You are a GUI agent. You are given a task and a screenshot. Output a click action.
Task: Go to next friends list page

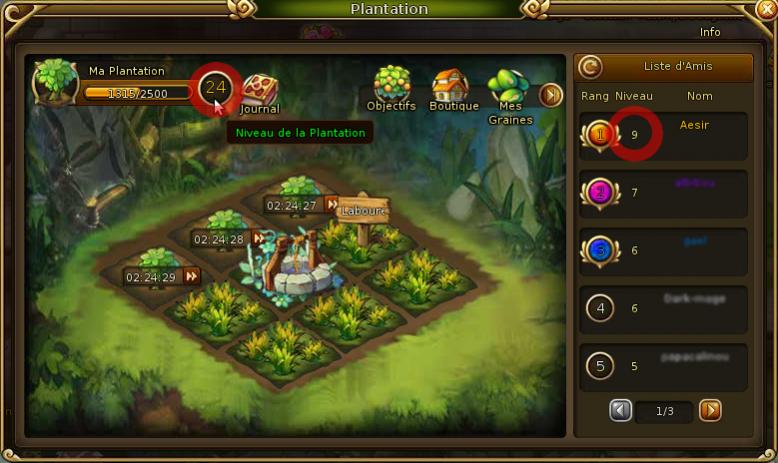point(710,410)
